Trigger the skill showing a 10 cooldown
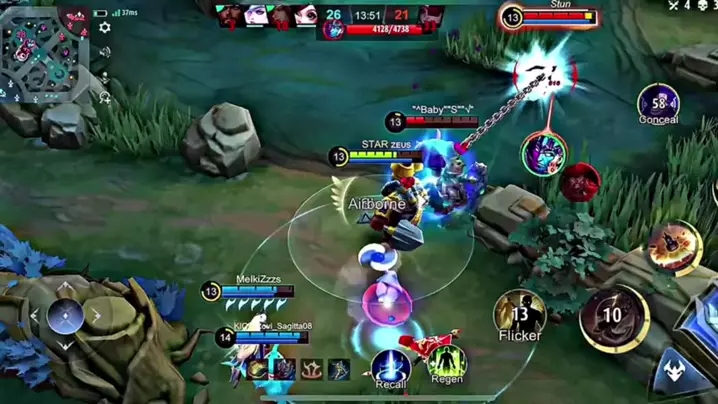The image size is (718, 404). pos(612,318)
